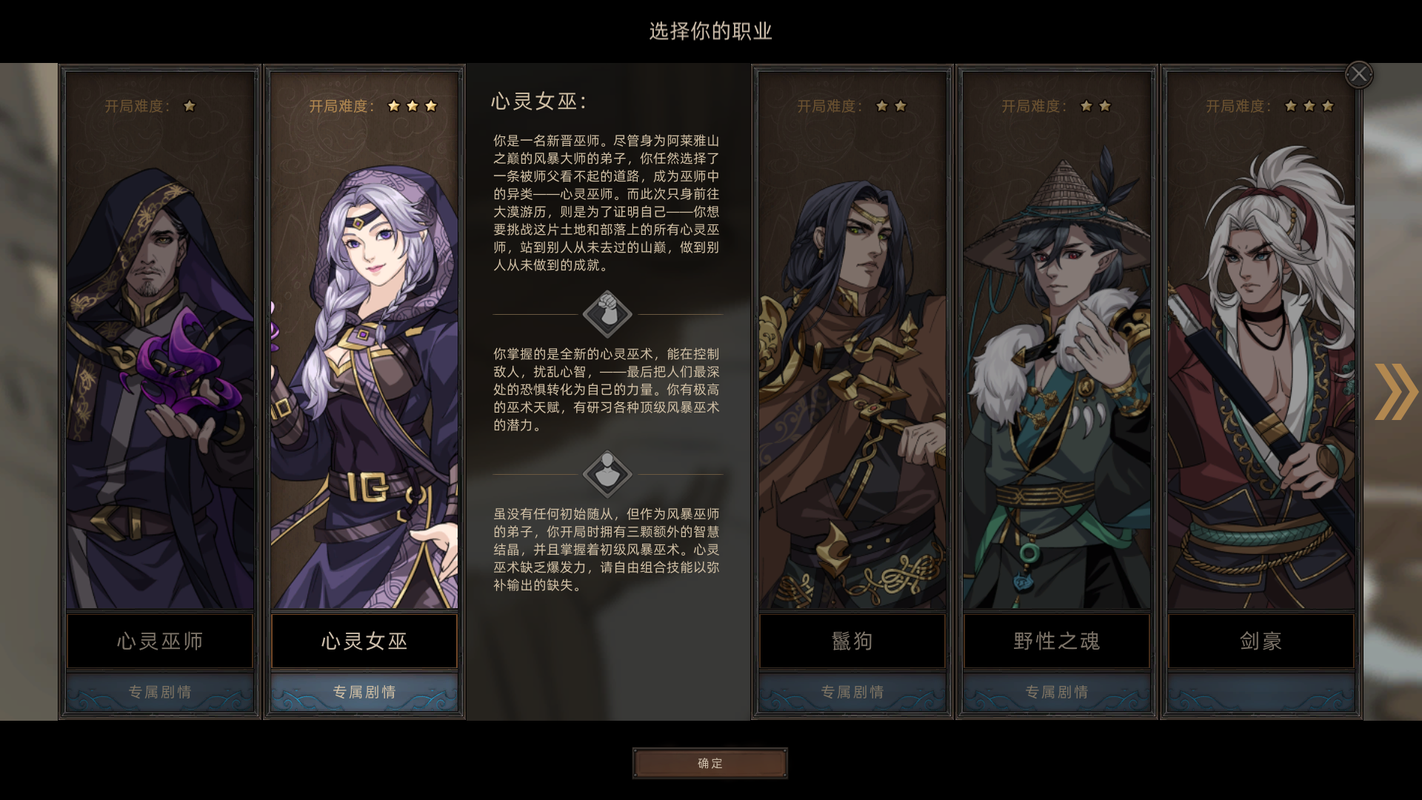This screenshot has height=800, width=1422.
Task: Click the three-star difficulty rating of 心灵女巫
Action: (x=410, y=104)
